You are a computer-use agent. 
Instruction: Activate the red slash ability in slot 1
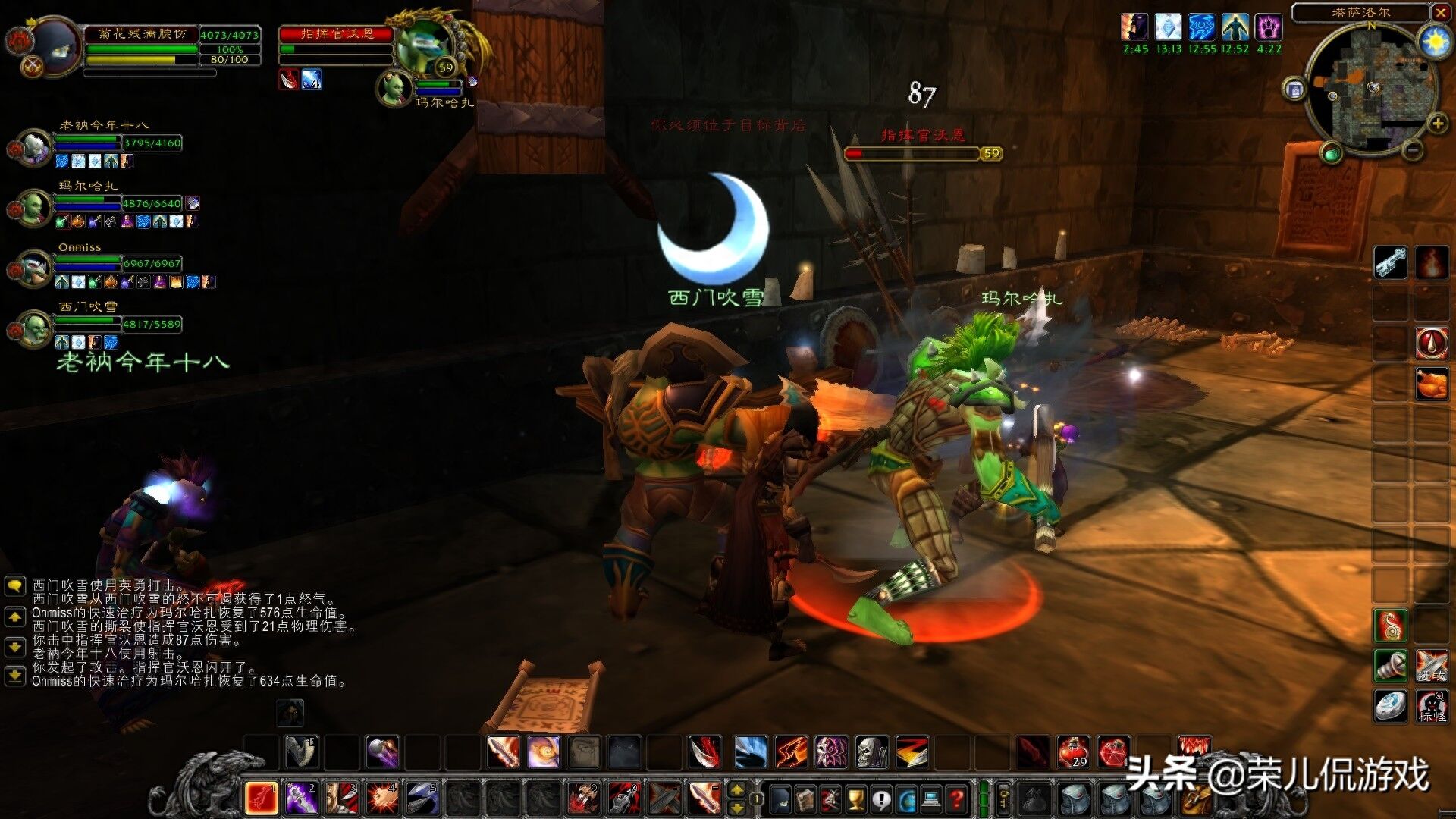[261, 798]
